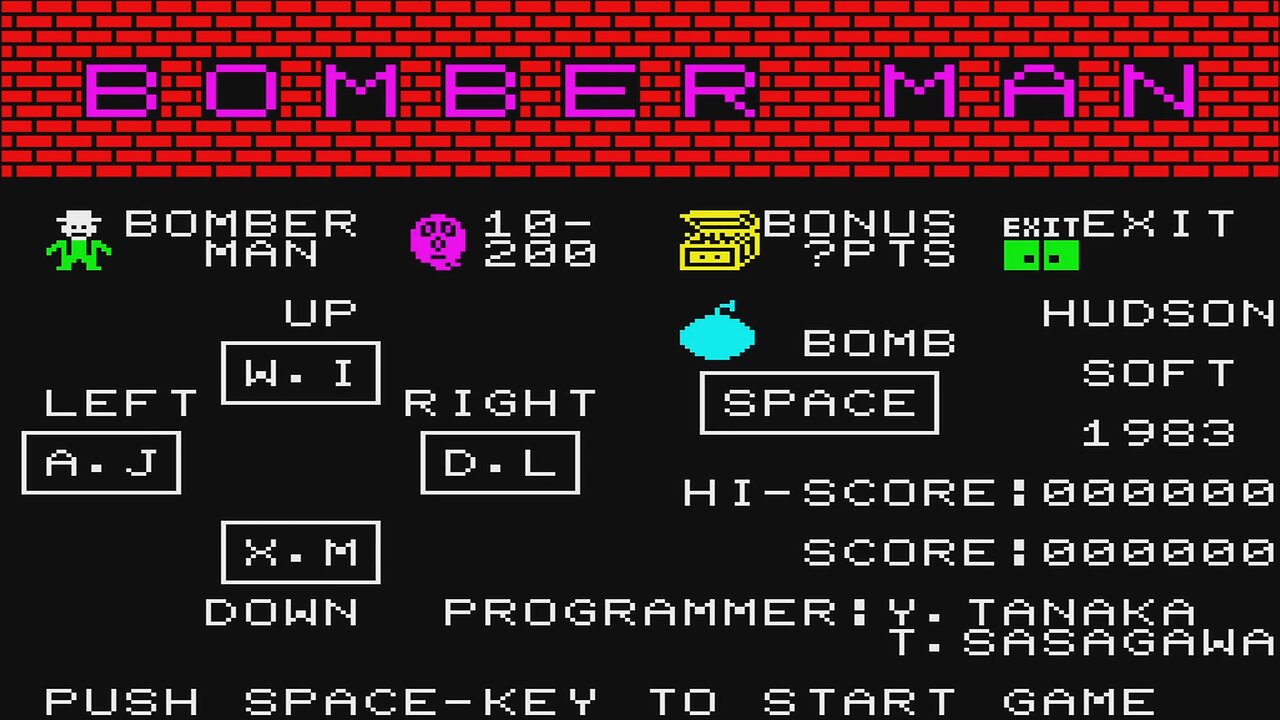Click the green EXIT tile icon
Screen dimensions: 1280x720
point(1043,255)
